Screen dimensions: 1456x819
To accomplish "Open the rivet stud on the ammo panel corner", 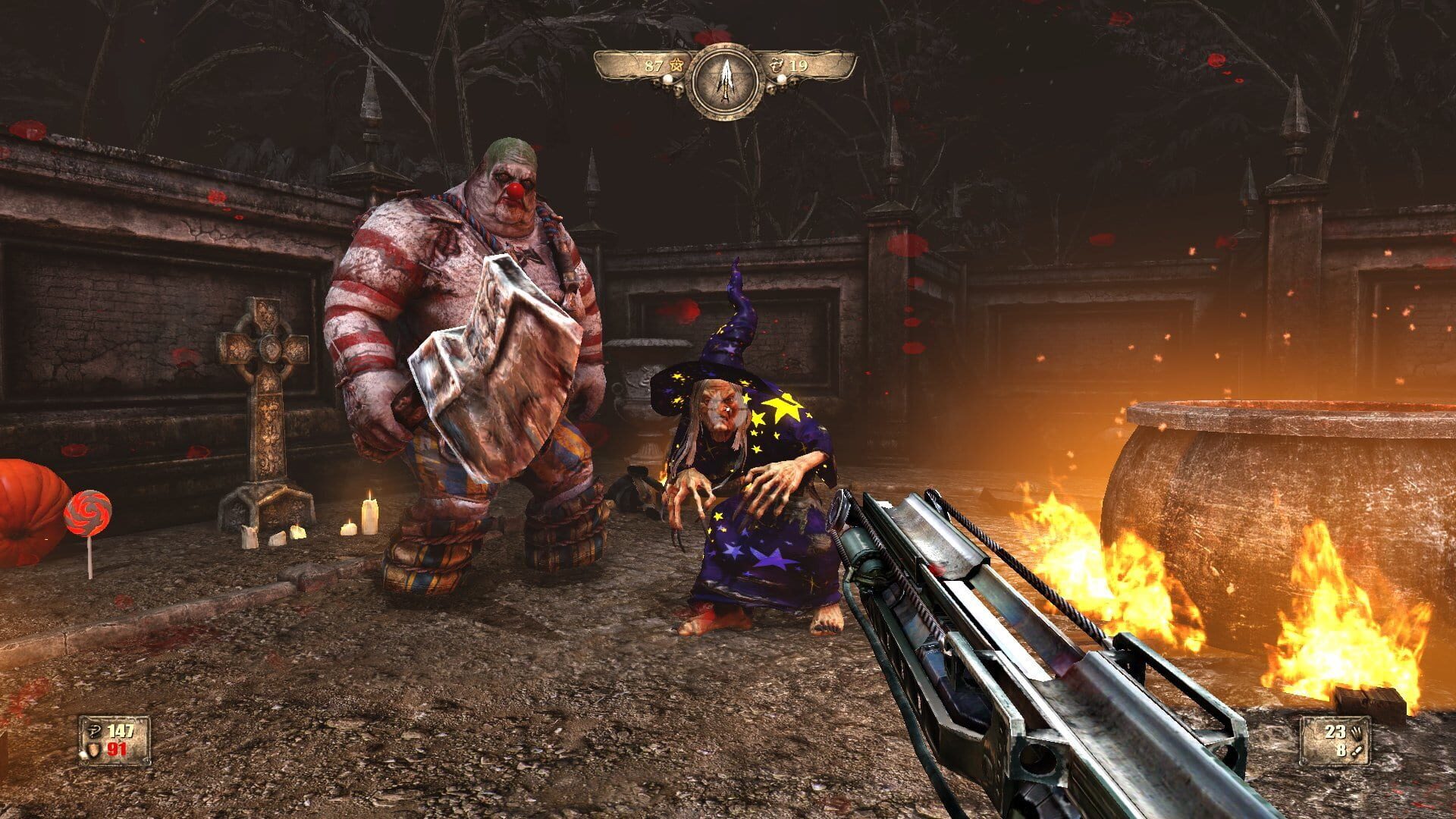I will [x=1303, y=762].
